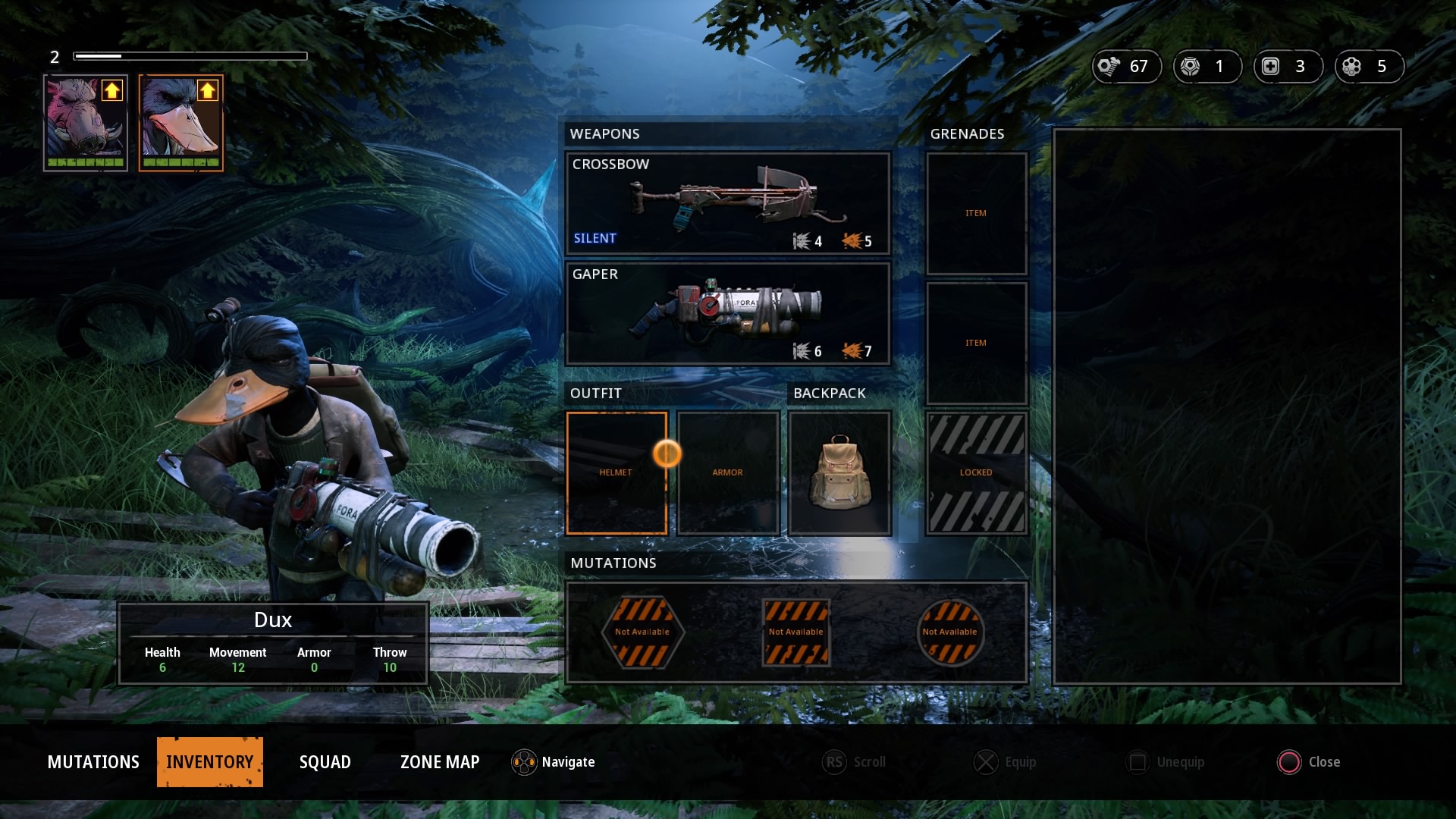Select the boar character portrait
Viewport: 1456px width, 819px height.
86,123
